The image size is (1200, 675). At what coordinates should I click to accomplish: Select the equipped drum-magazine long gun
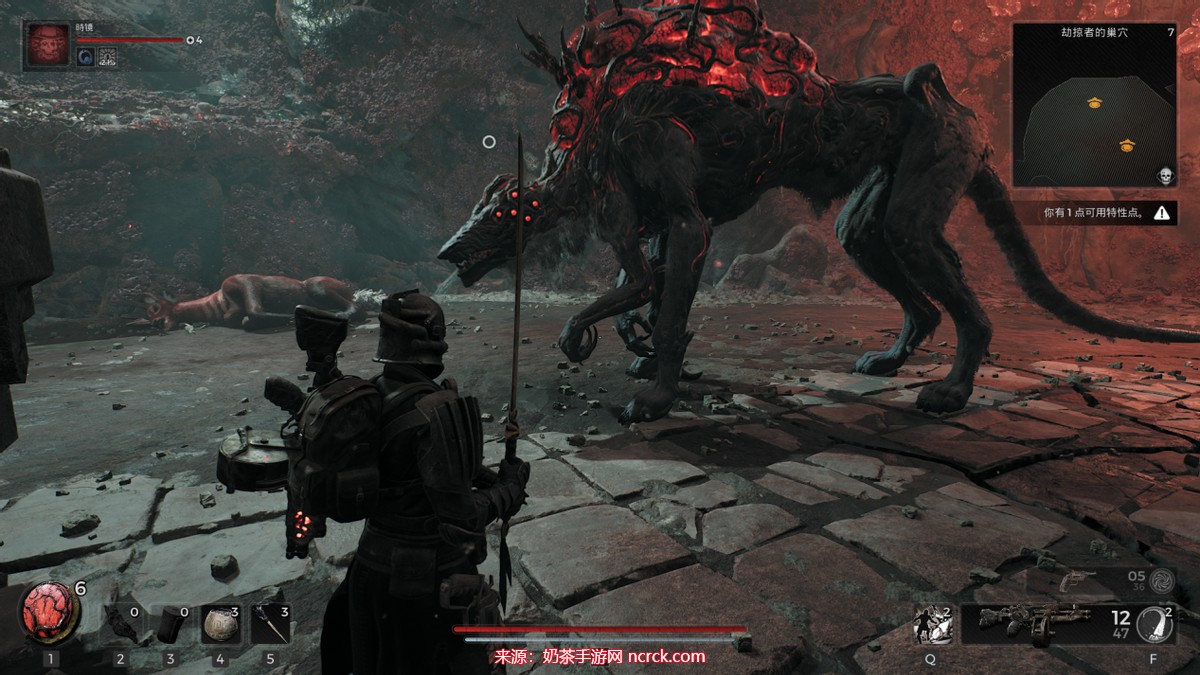coord(1018,624)
